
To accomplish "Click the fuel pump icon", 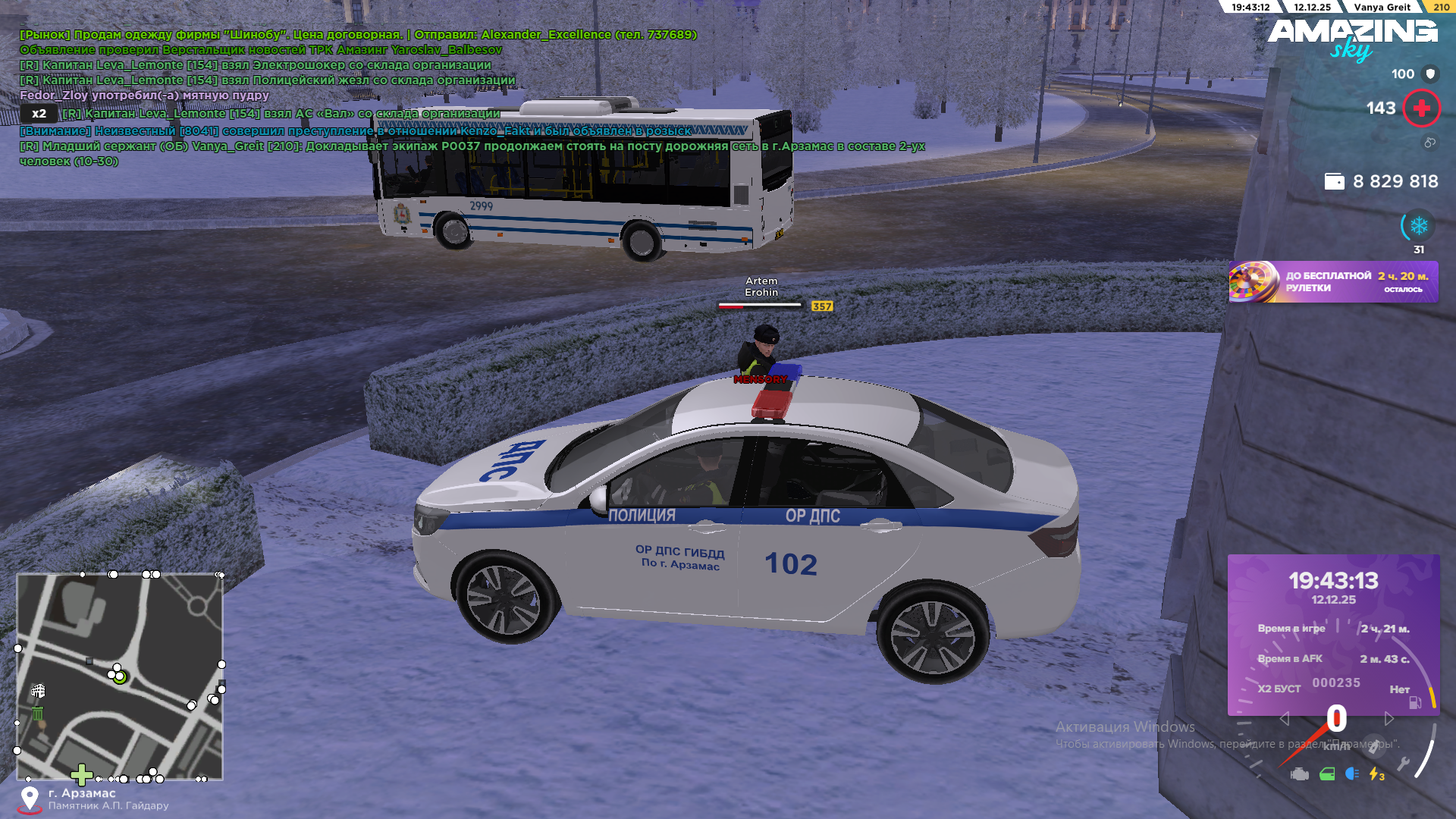I will coord(1415,702).
